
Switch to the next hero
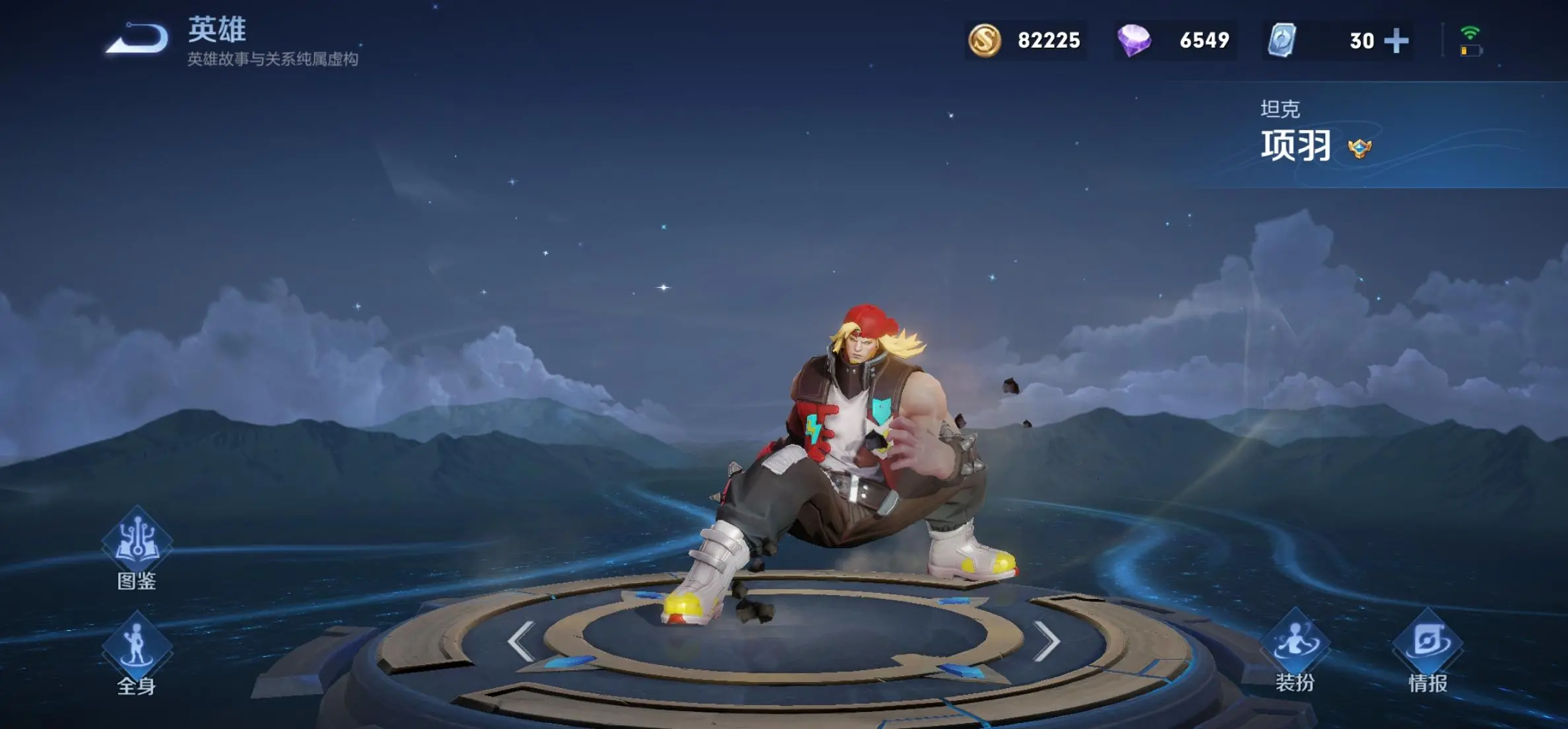point(1046,641)
